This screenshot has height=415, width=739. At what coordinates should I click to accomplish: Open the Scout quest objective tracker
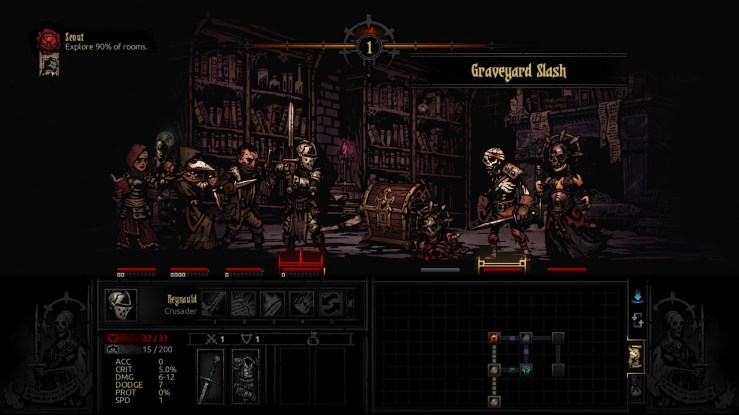46,40
